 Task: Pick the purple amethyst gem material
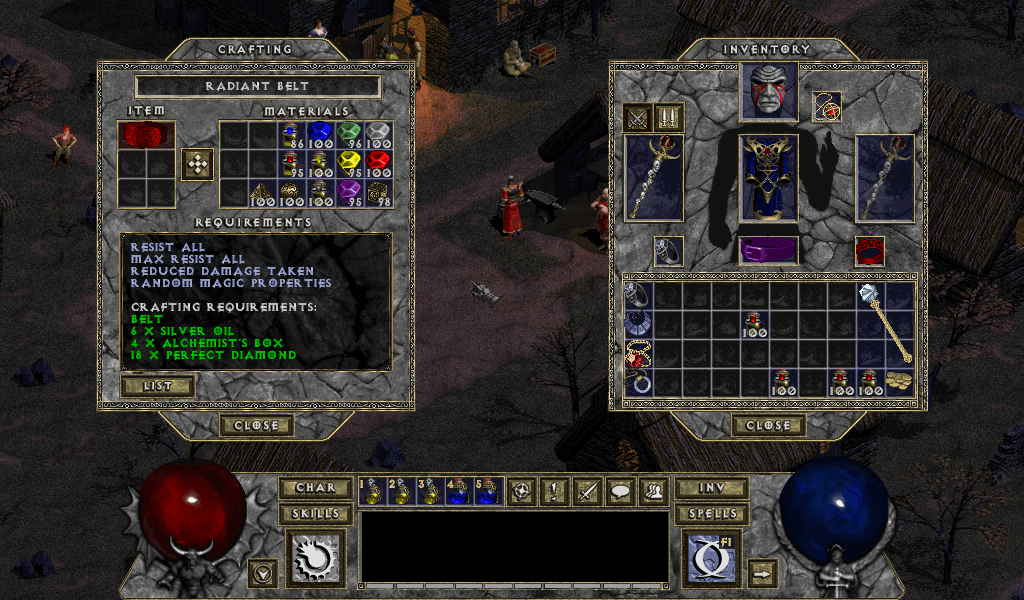pyautogui.click(x=348, y=191)
